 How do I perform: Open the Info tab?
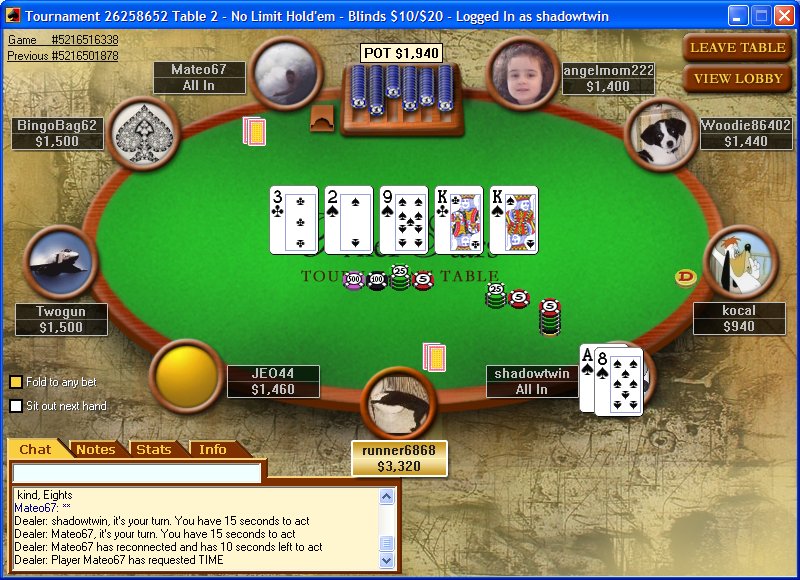(x=212, y=450)
